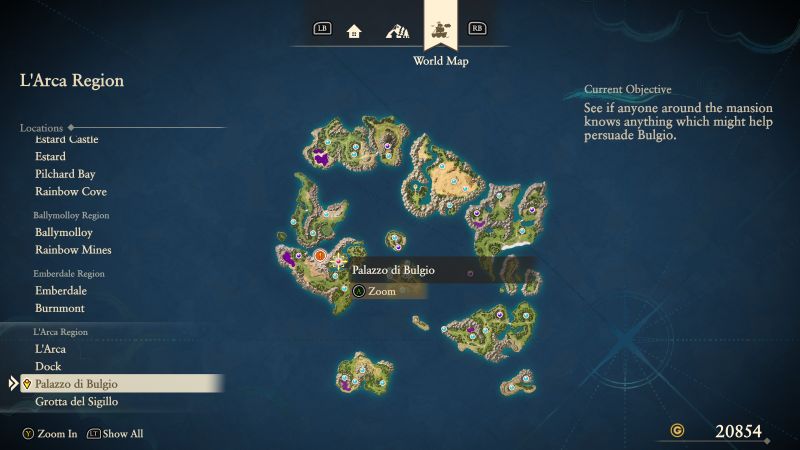800x450 pixels.
Task: Click the orange objective marker on the map
Action: click(320, 258)
